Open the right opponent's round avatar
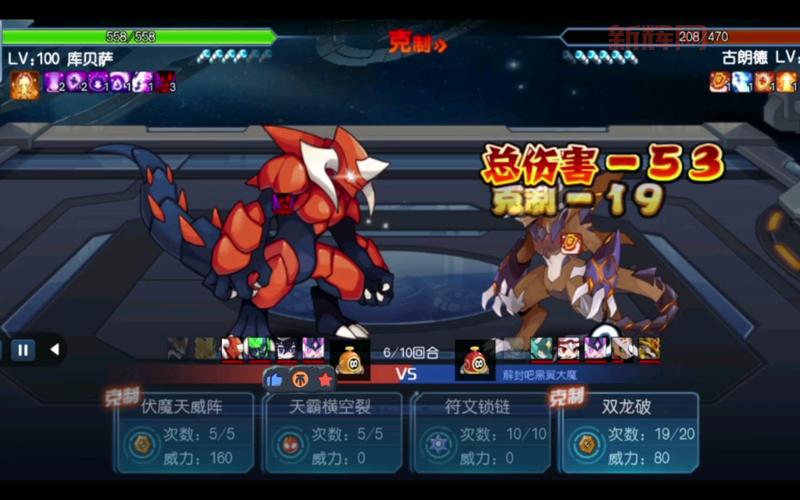 click(472, 360)
